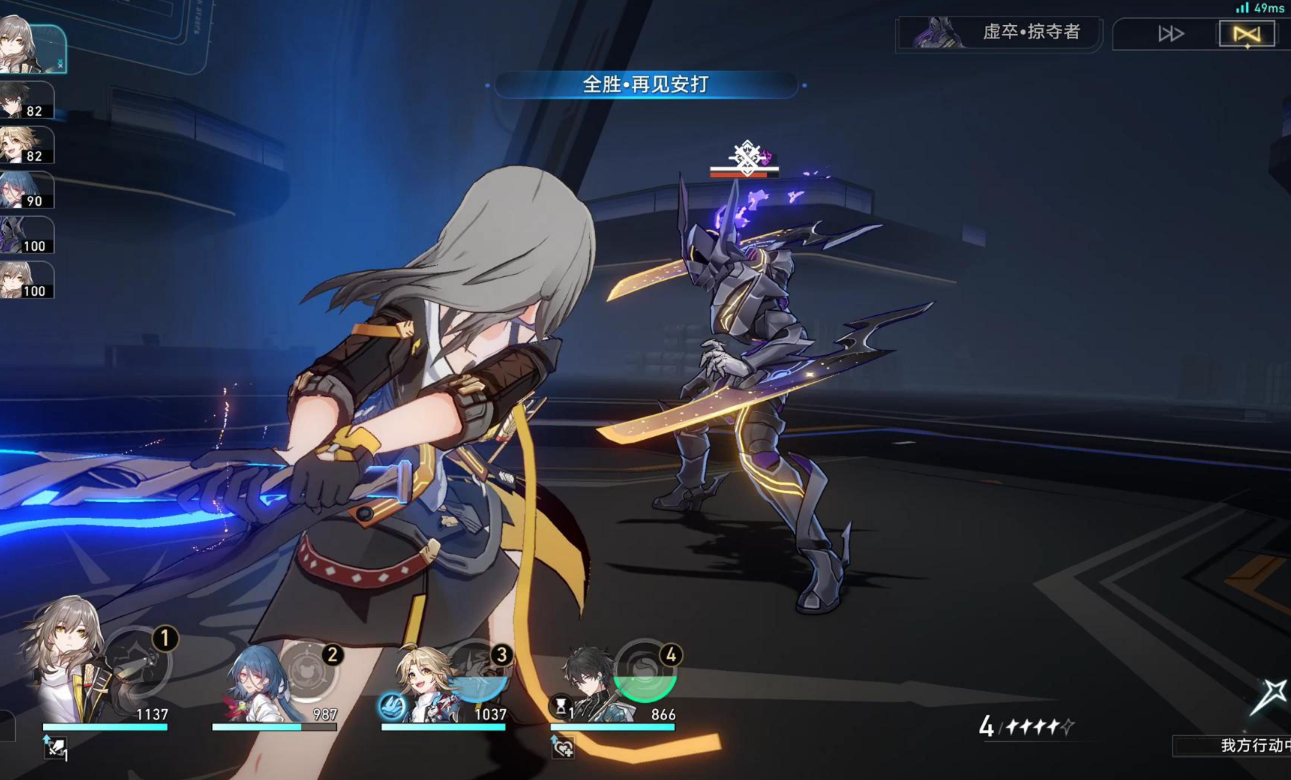
Task: Select the dark-haired character portrait in party bar
Action: coord(593,683)
